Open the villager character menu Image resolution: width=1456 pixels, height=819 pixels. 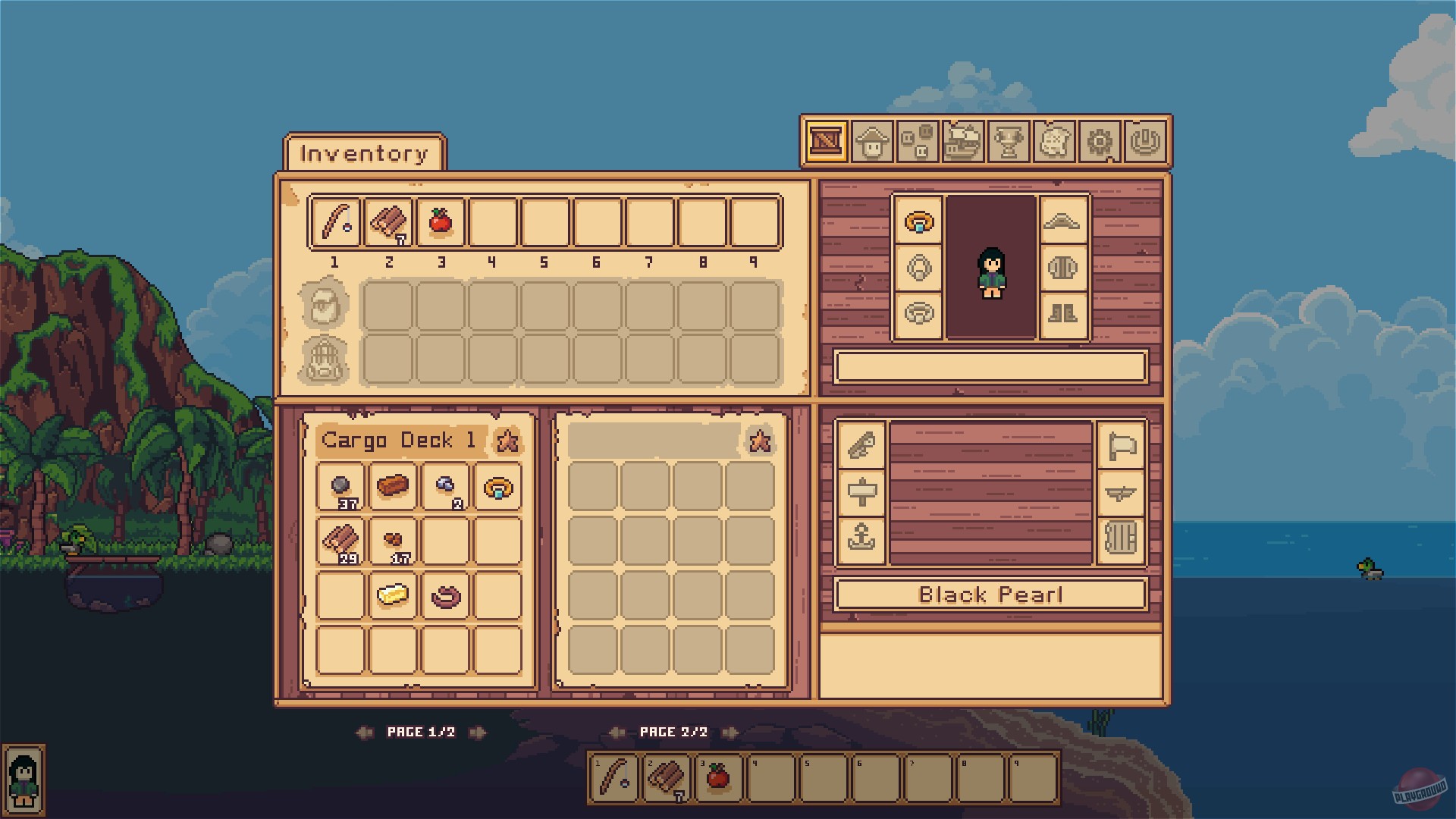tap(872, 140)
